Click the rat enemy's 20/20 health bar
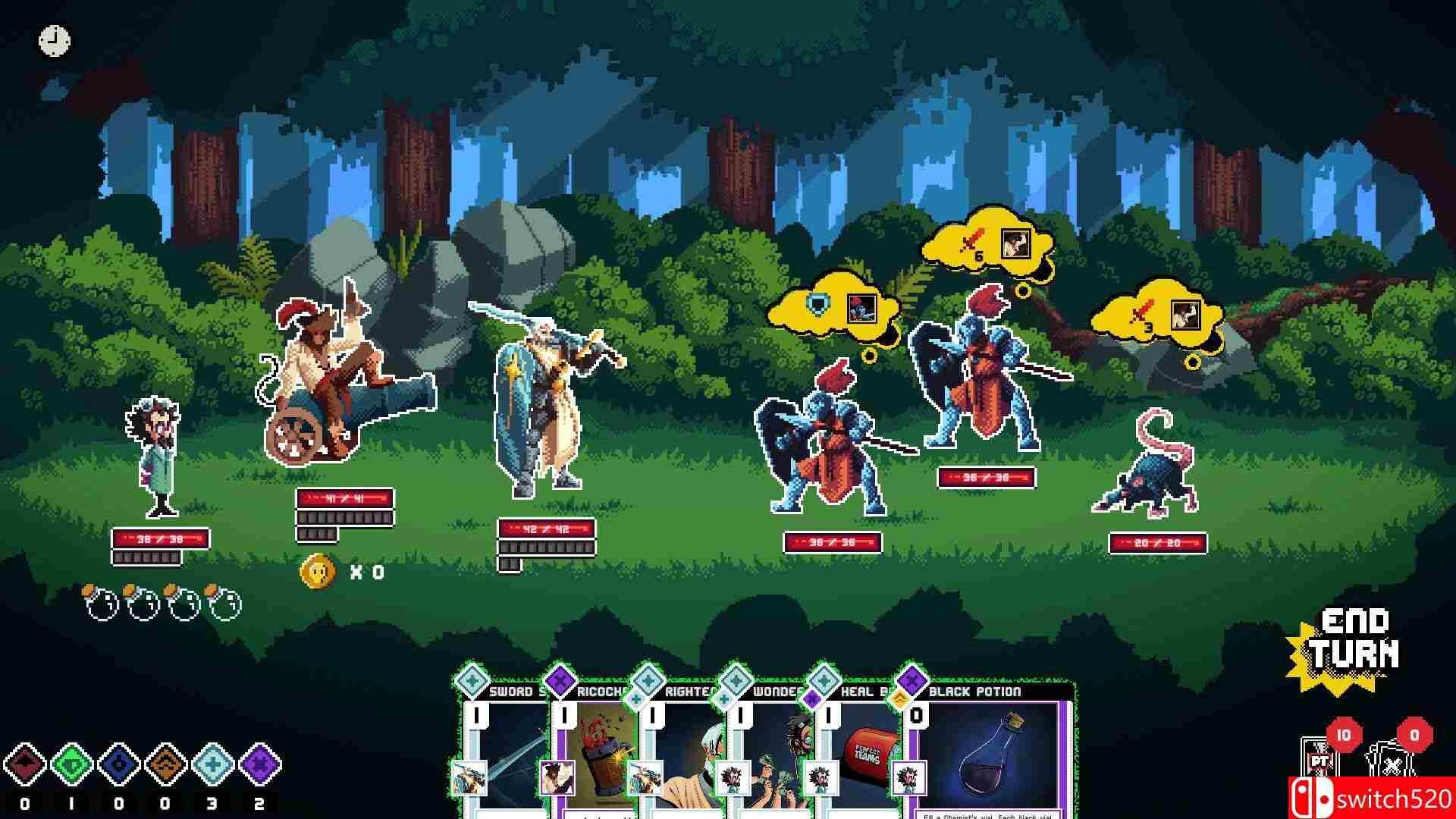The image size is (1456, 819). [1158, 543]
